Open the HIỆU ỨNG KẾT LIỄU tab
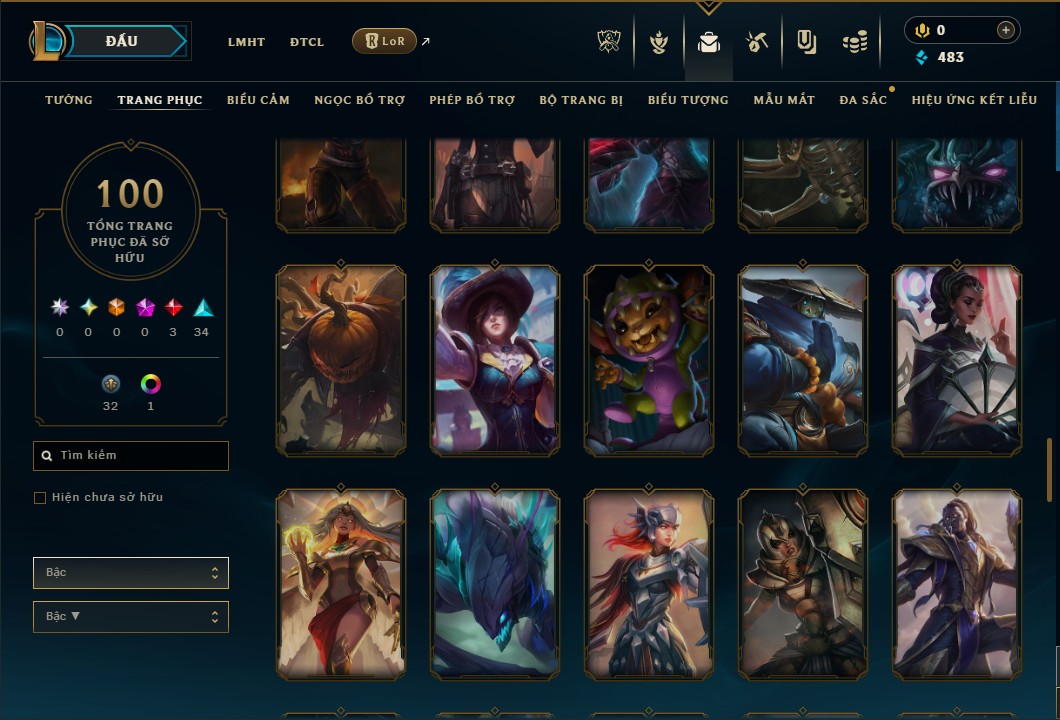The height and width of the screenshot is (720, 1060). click(974, 100)
